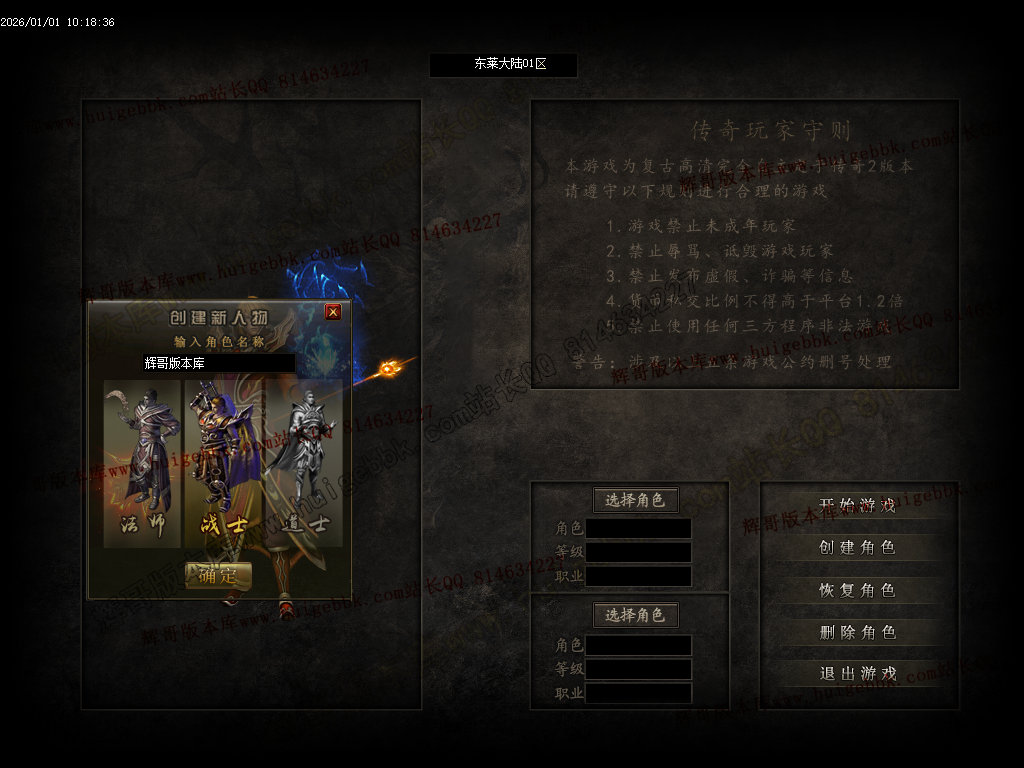The width and height of the screenshot is (1024, 768).
Task: Click the upper 选择角色 button
Action: pos(635,500)
